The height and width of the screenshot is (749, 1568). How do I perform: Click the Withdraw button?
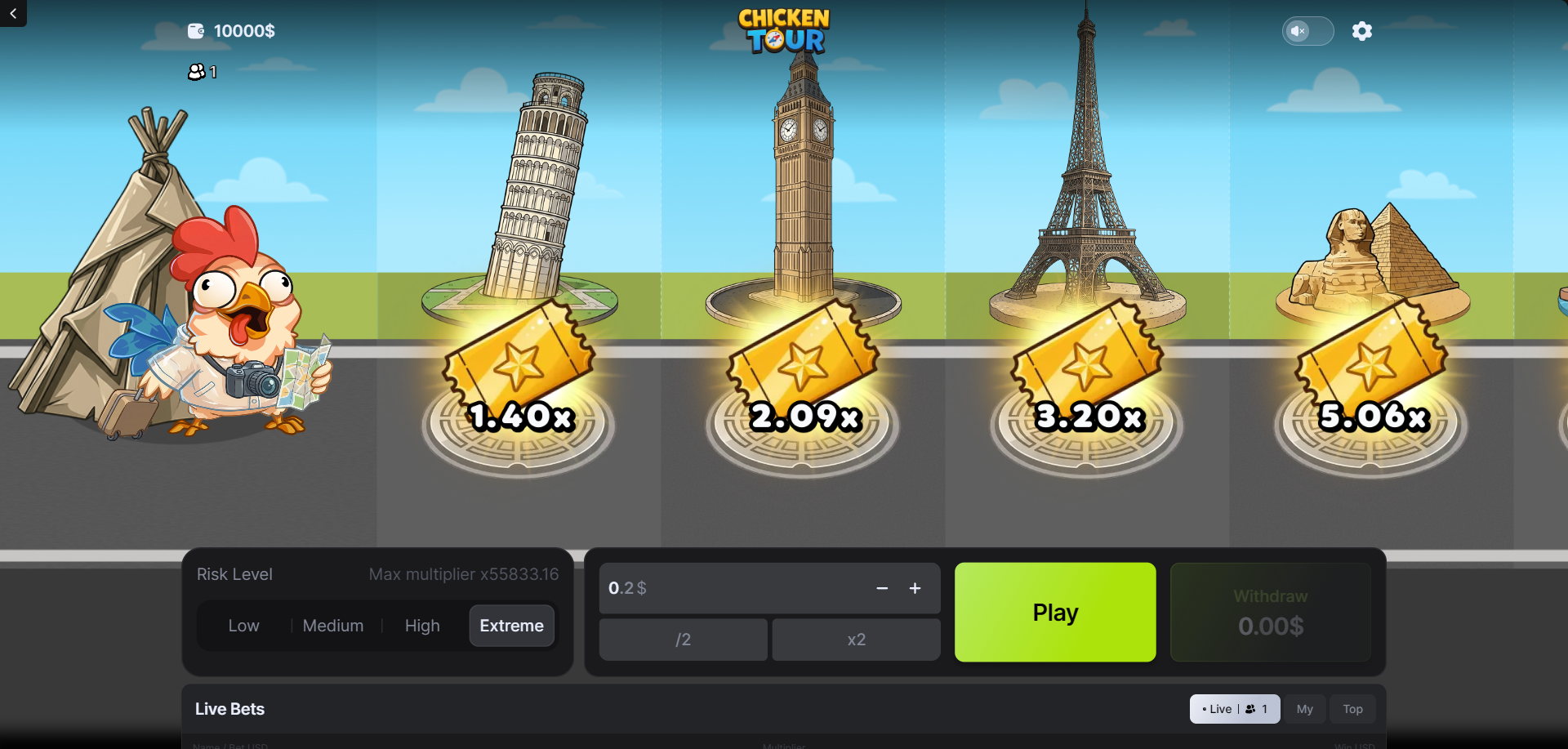(x=1270, y=612)
